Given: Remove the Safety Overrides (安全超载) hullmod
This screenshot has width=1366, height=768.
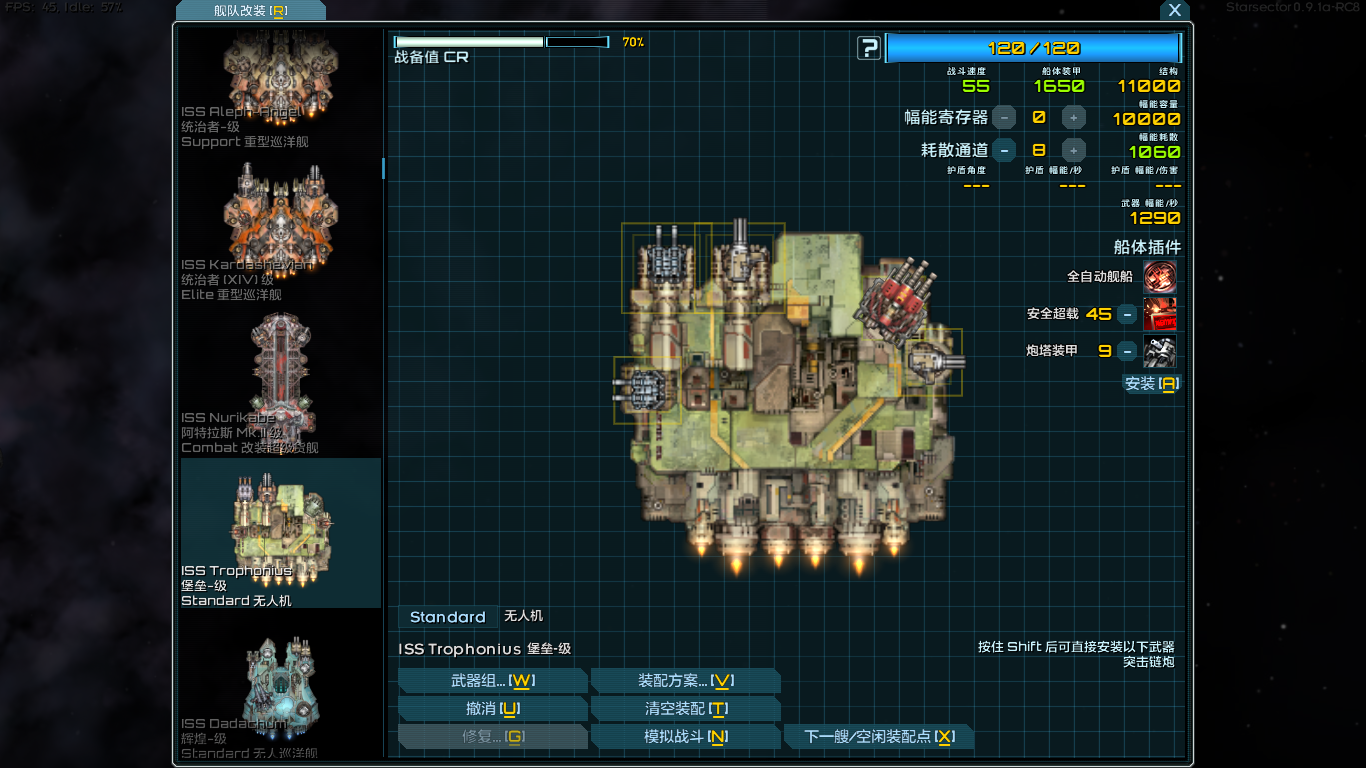Looking at the screenshot, I should [1127, 314].
